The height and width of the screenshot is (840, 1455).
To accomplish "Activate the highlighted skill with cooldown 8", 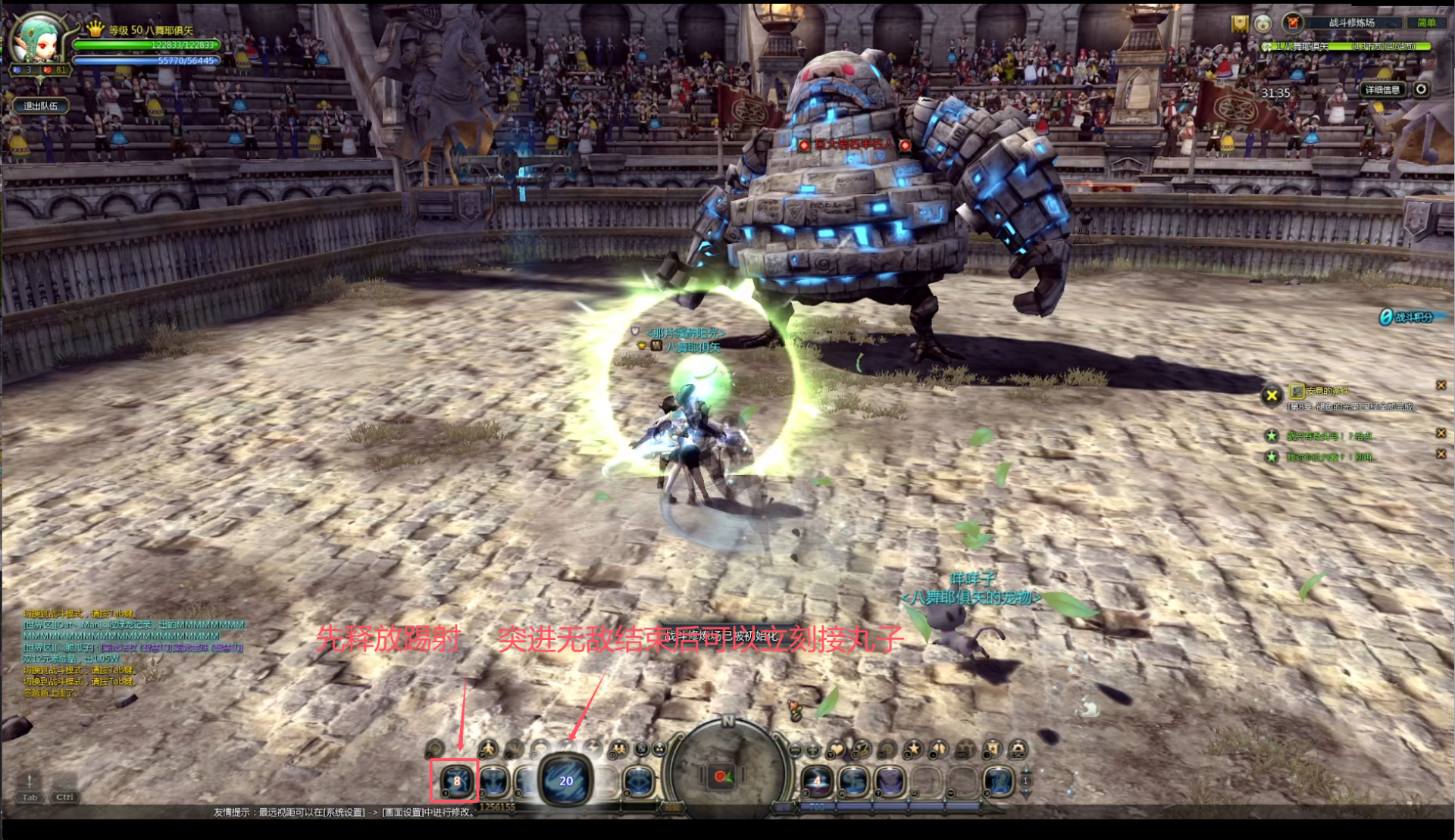I will [455, 781].
